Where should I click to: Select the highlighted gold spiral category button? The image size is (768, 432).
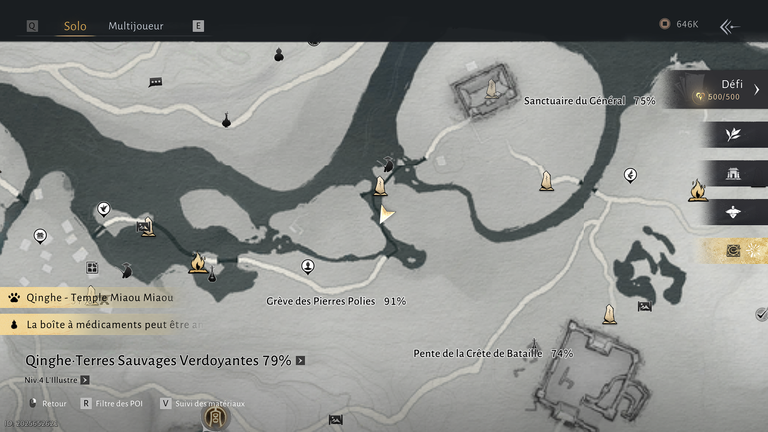(x=734, y=250)
